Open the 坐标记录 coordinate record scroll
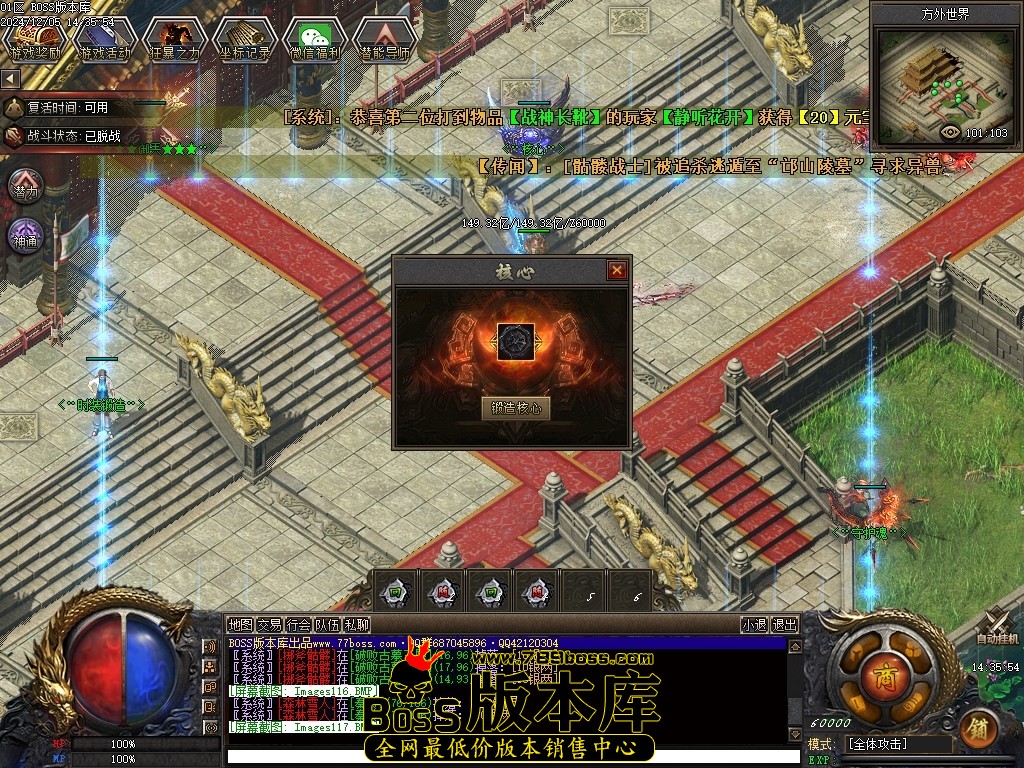Viewport: 1024px width, 768px height. (x=244, y=40)
